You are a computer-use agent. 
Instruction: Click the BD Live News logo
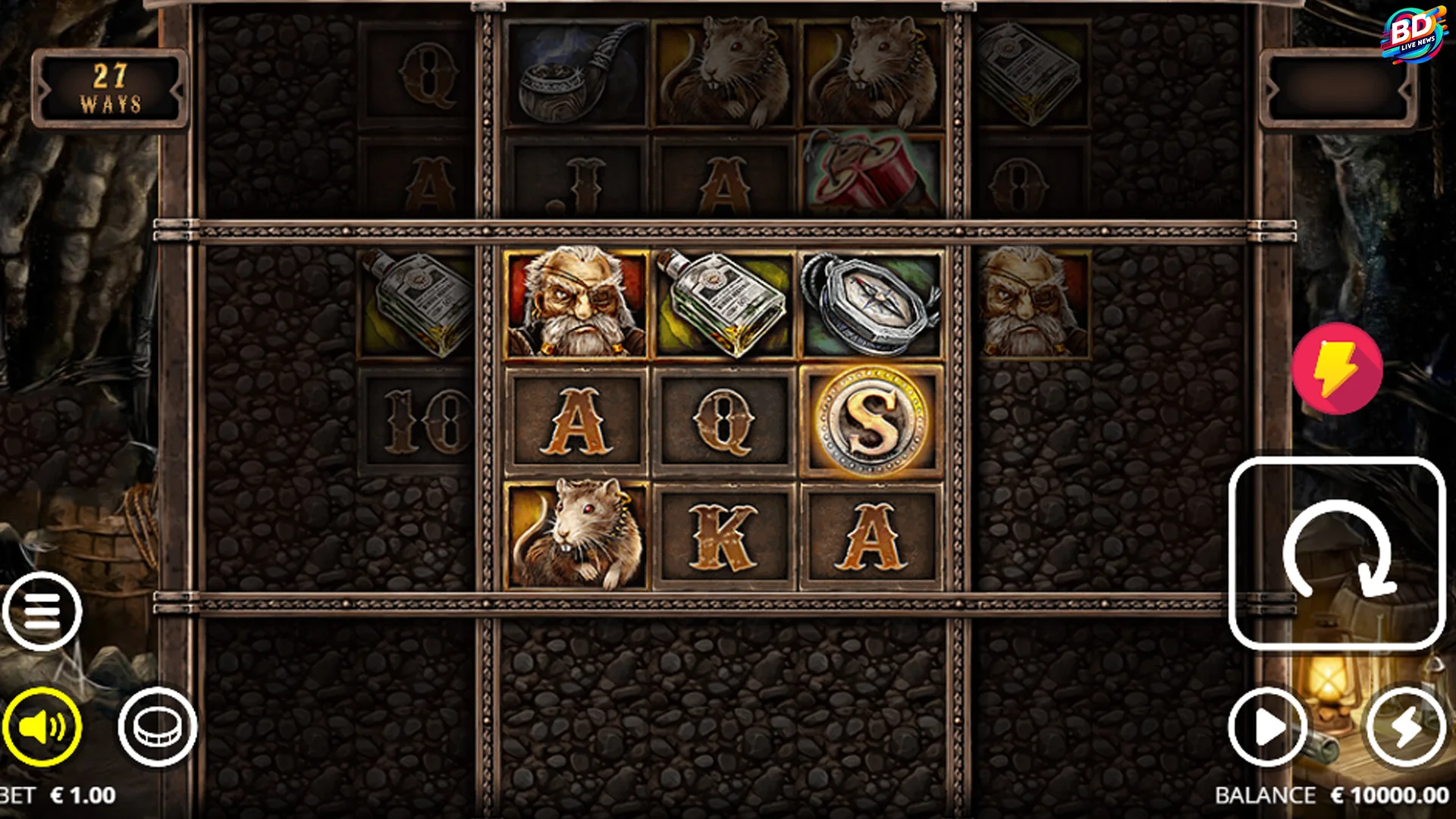coord(1411,34)
